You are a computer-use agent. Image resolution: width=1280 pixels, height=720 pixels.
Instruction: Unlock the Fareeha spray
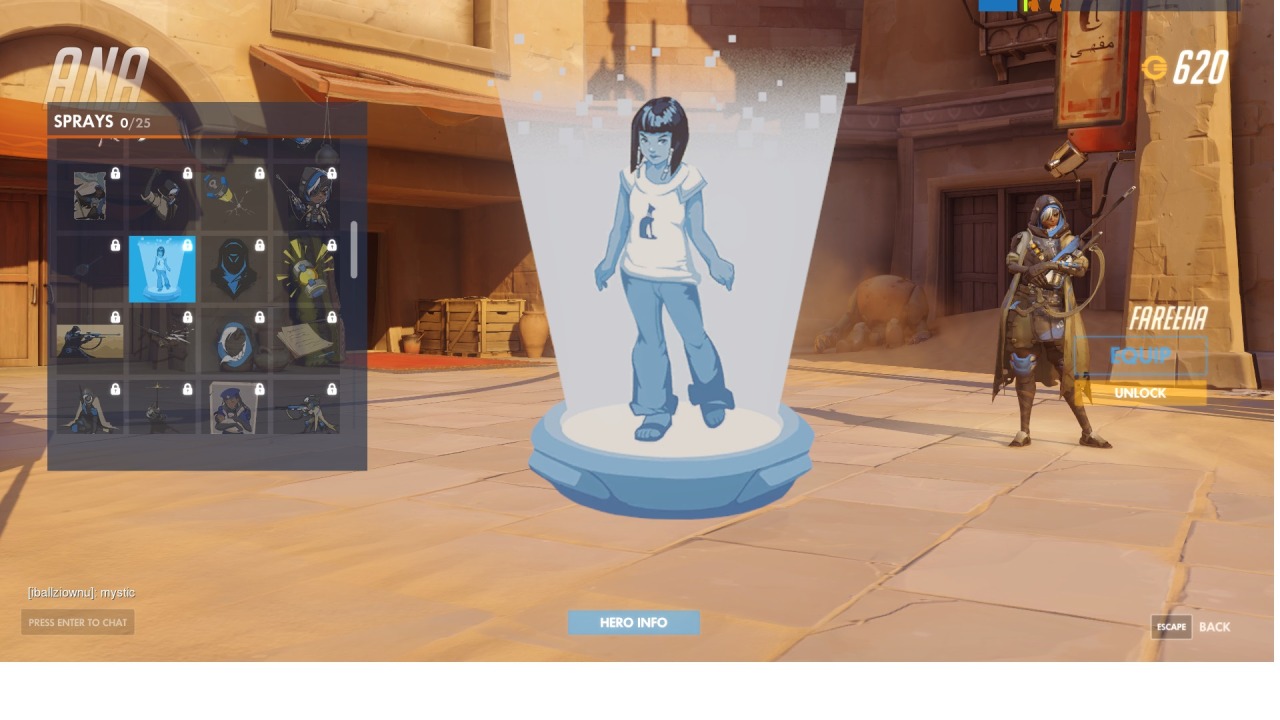pos(1140,393)
